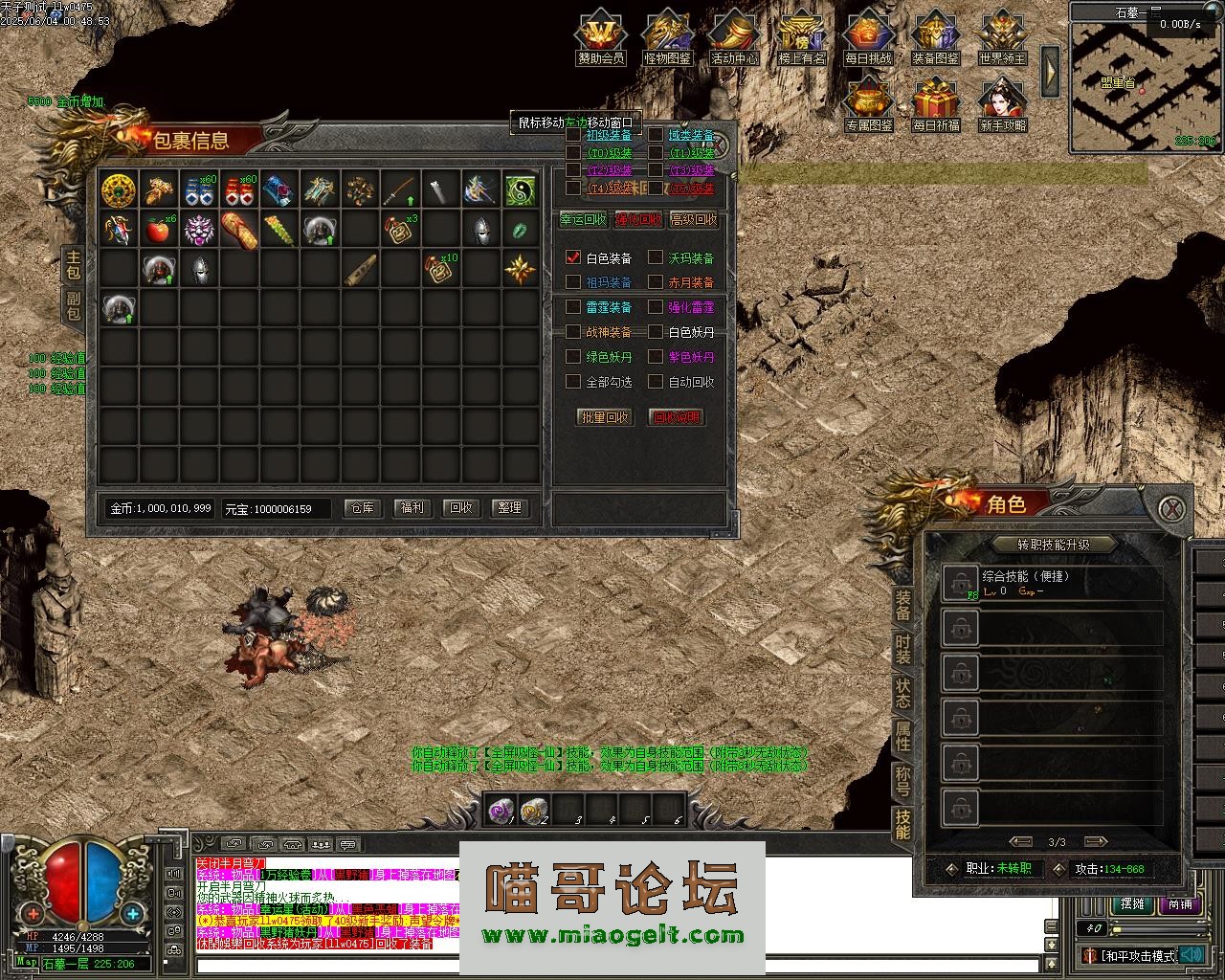Viewport: 1225px width, 980px height.
Task: Select the red apple item slot
Action: (158, 230)
